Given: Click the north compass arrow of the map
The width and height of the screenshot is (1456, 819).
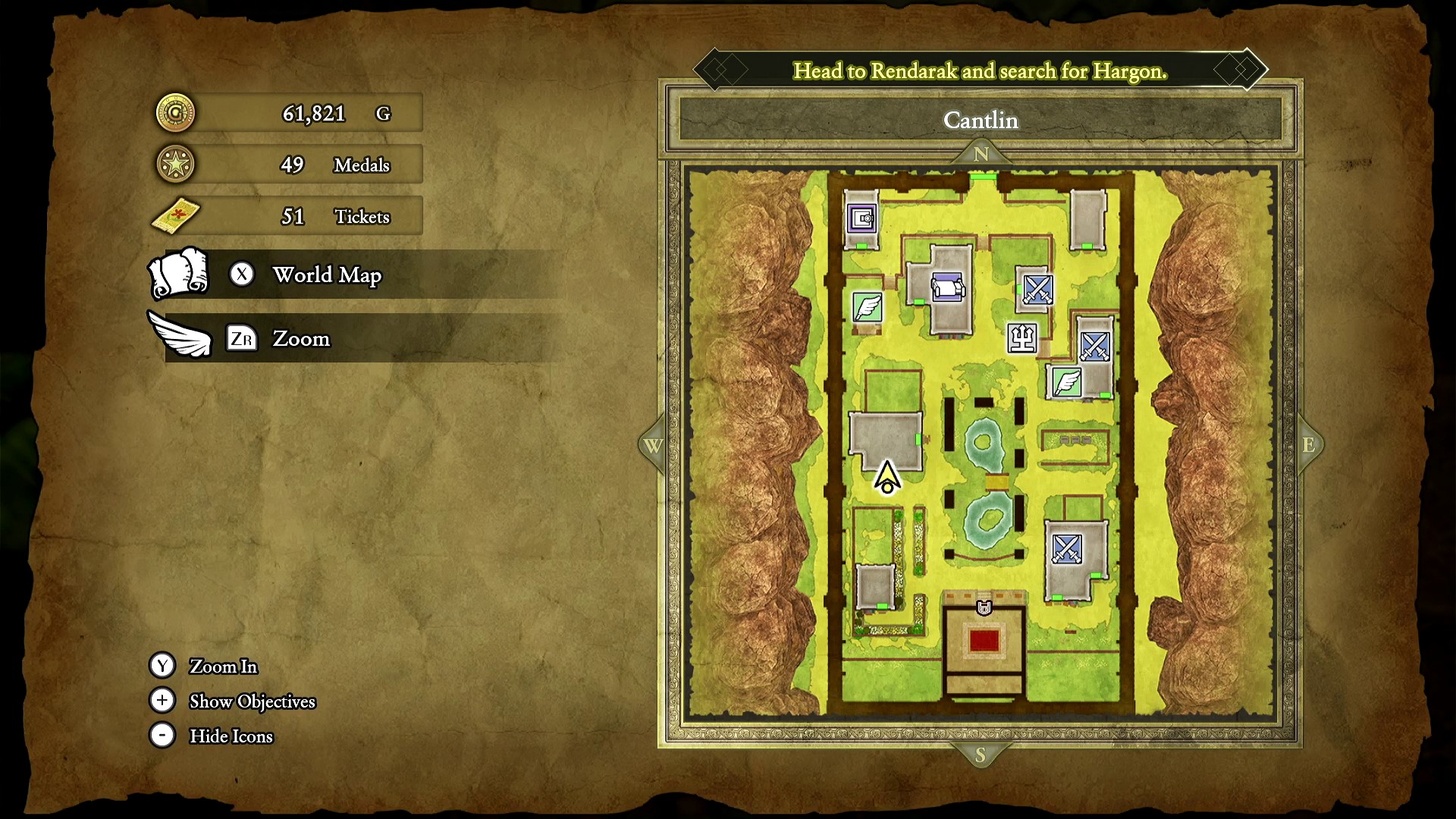Looking at the screenshot, I should pos(981,154).
